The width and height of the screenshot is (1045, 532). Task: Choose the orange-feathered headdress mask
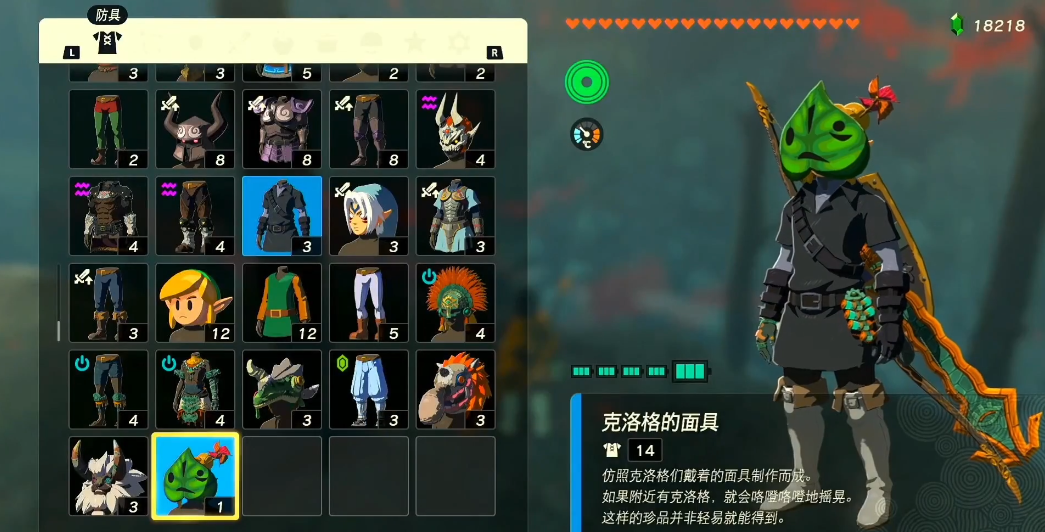tap(456, 303)
